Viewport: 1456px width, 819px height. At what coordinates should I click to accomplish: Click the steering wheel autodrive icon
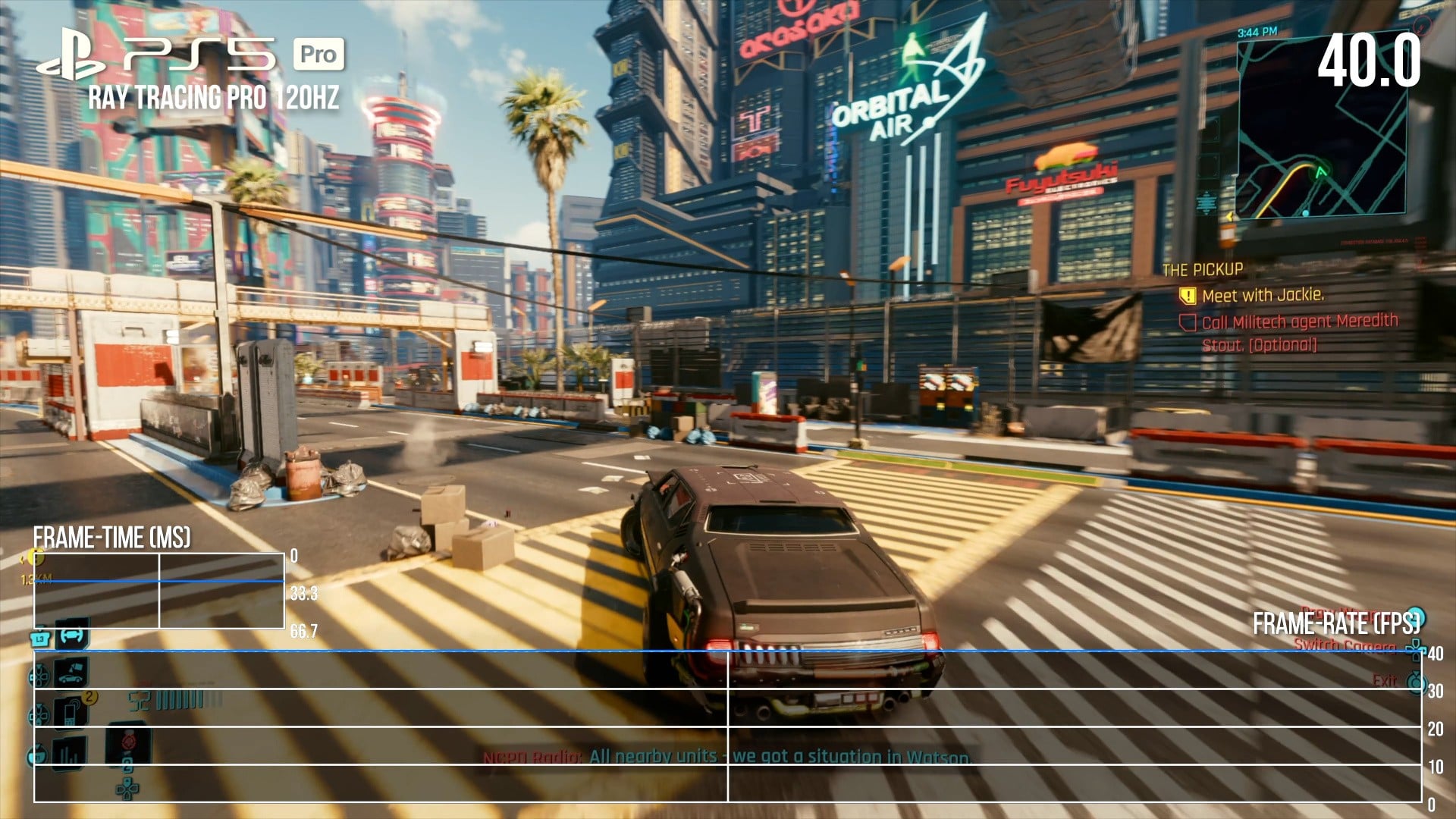pyautogui.click(x=71, y=635)
